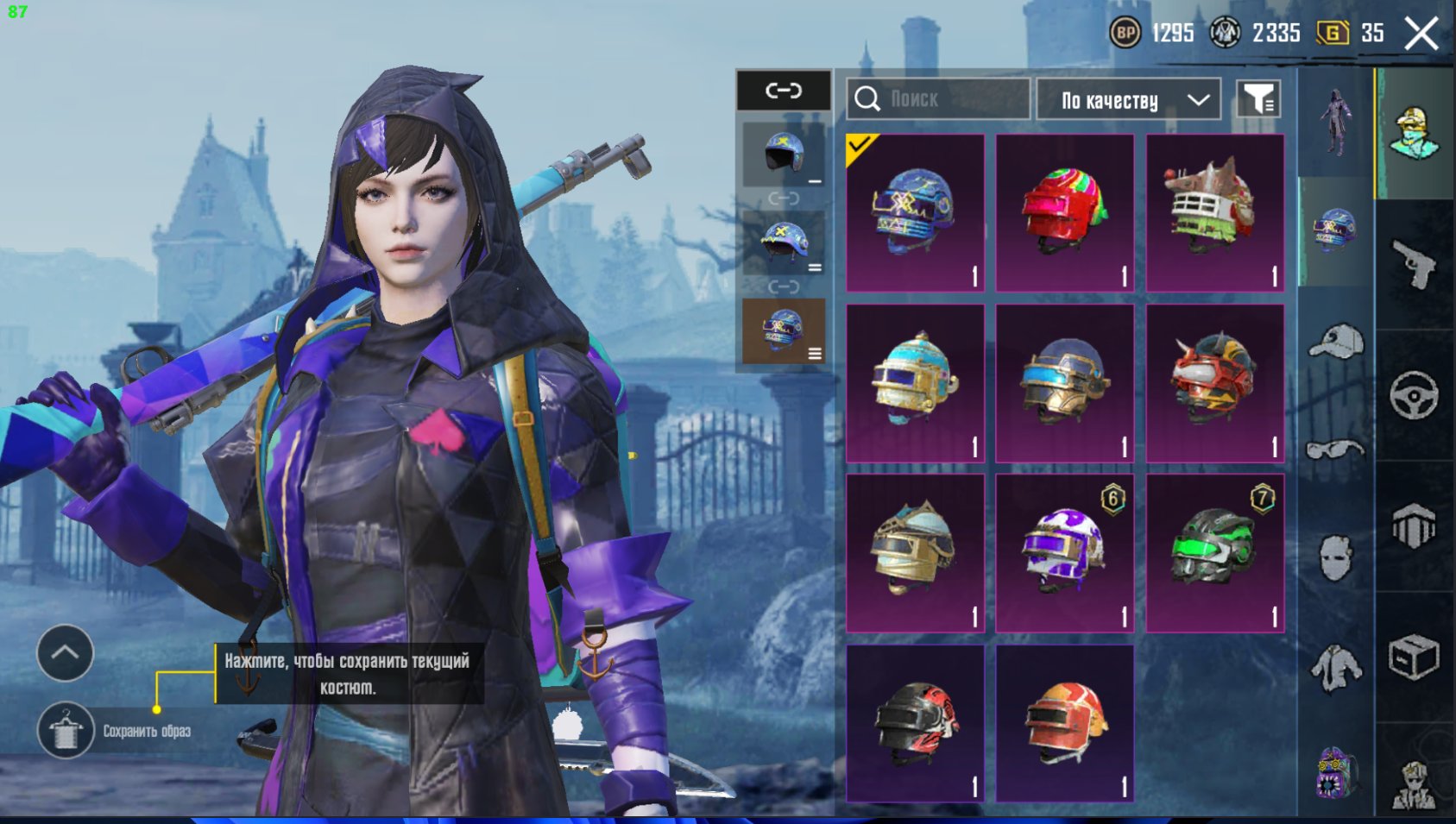
Task: Pick the red horned demon helmet
Action: (1214, 382)
